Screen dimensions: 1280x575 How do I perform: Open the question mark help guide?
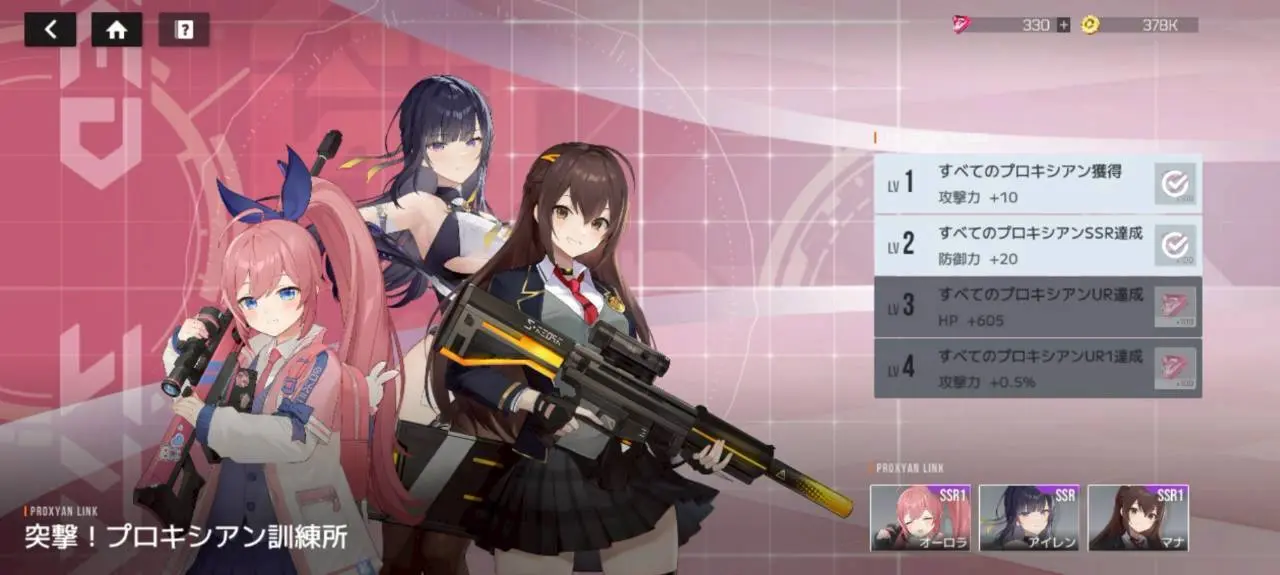click(x=184, y=29)
